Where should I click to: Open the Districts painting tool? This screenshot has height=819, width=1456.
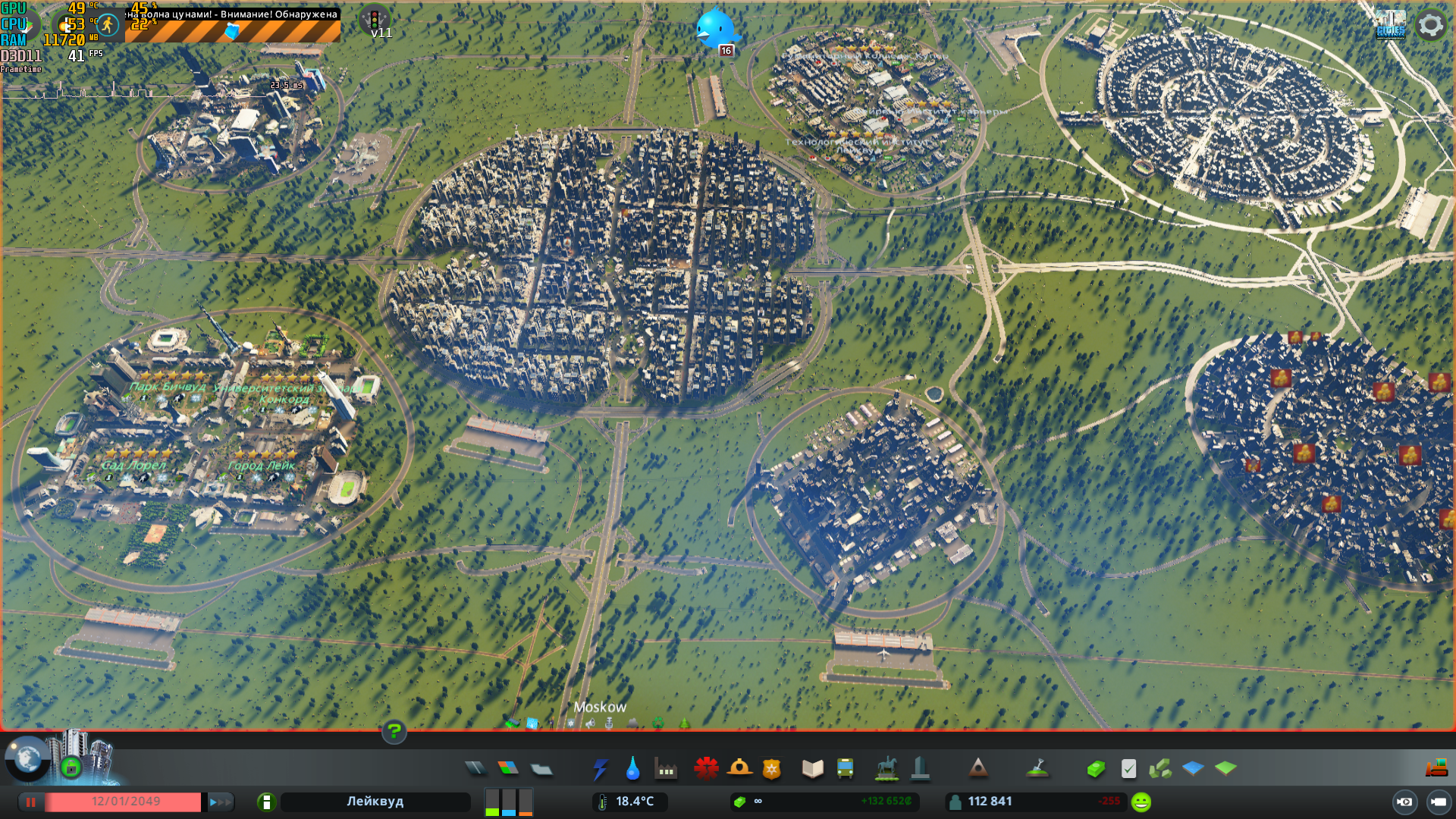click(x=541, y=769)
